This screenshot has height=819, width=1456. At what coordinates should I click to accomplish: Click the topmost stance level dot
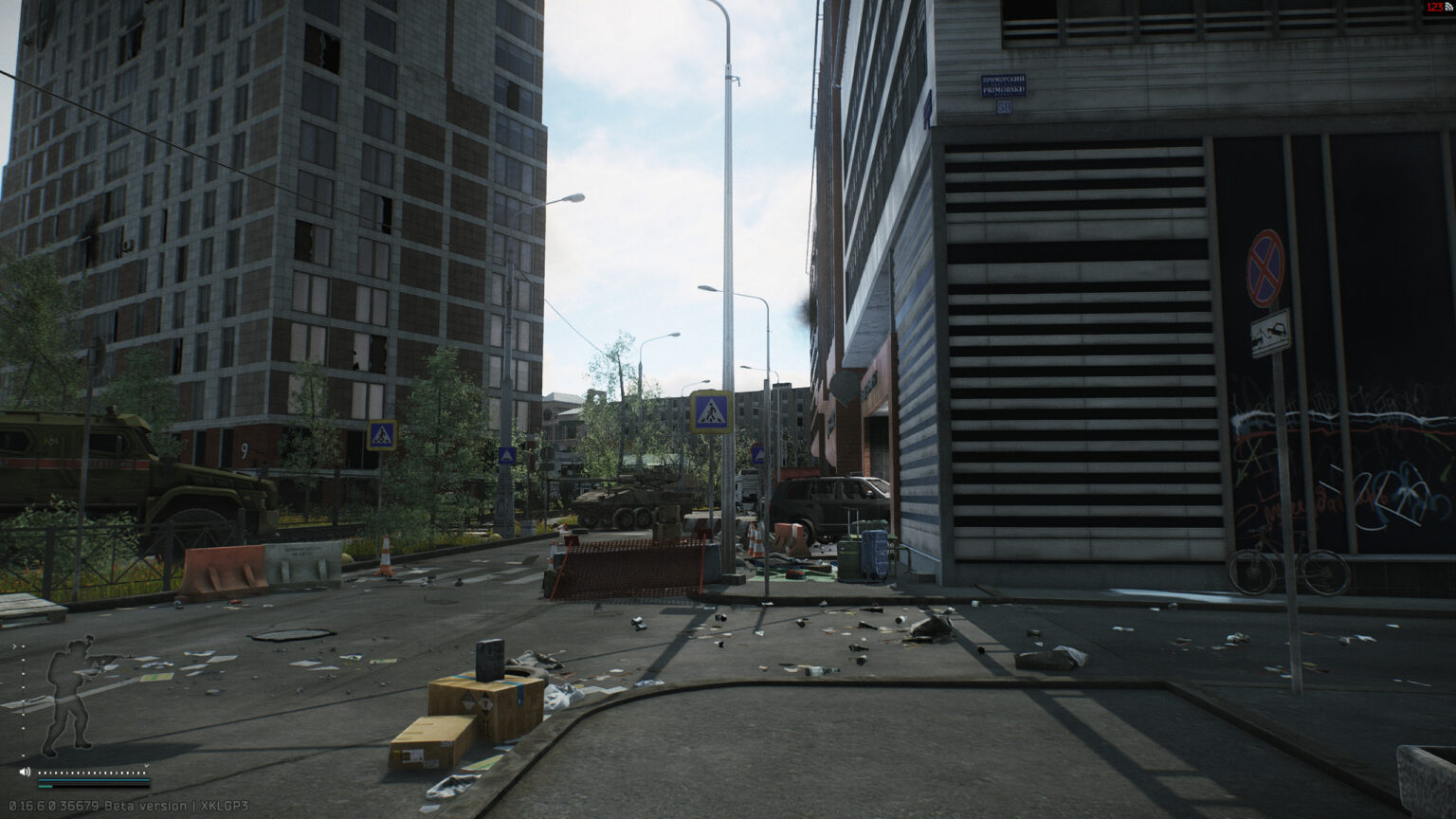pyautogui.click(x=23, y=646)
